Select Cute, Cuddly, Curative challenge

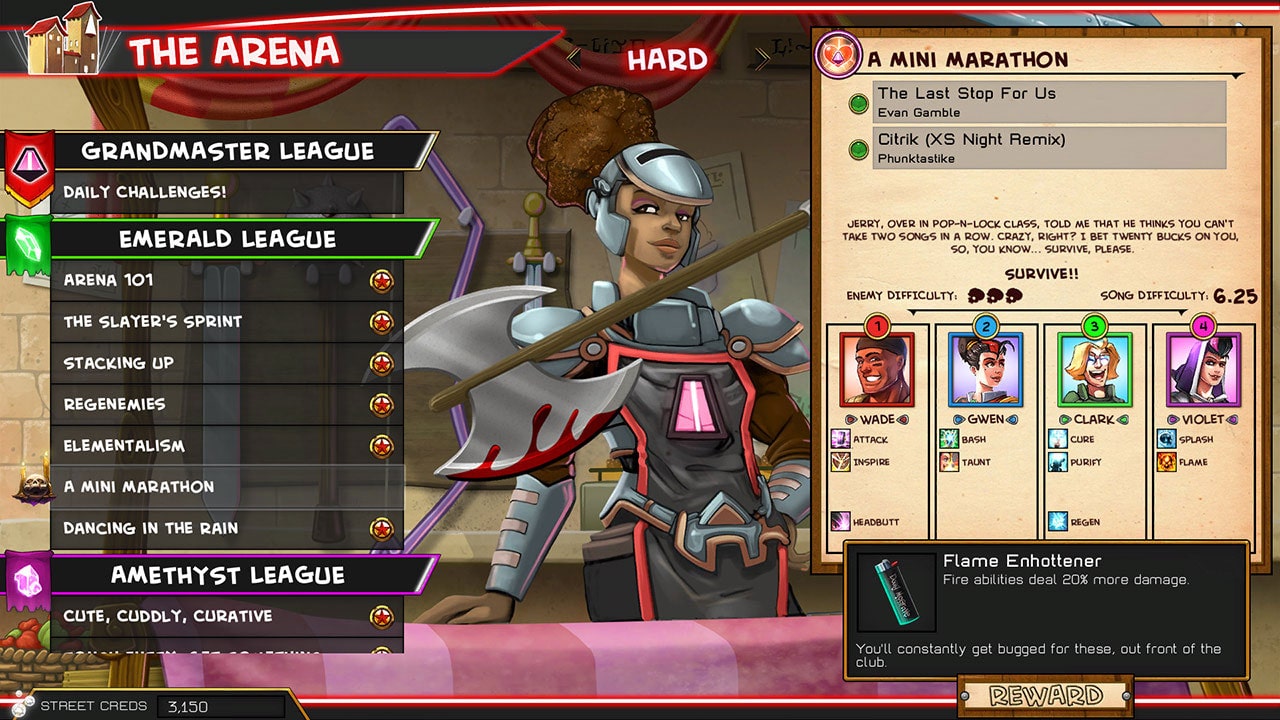170,616
